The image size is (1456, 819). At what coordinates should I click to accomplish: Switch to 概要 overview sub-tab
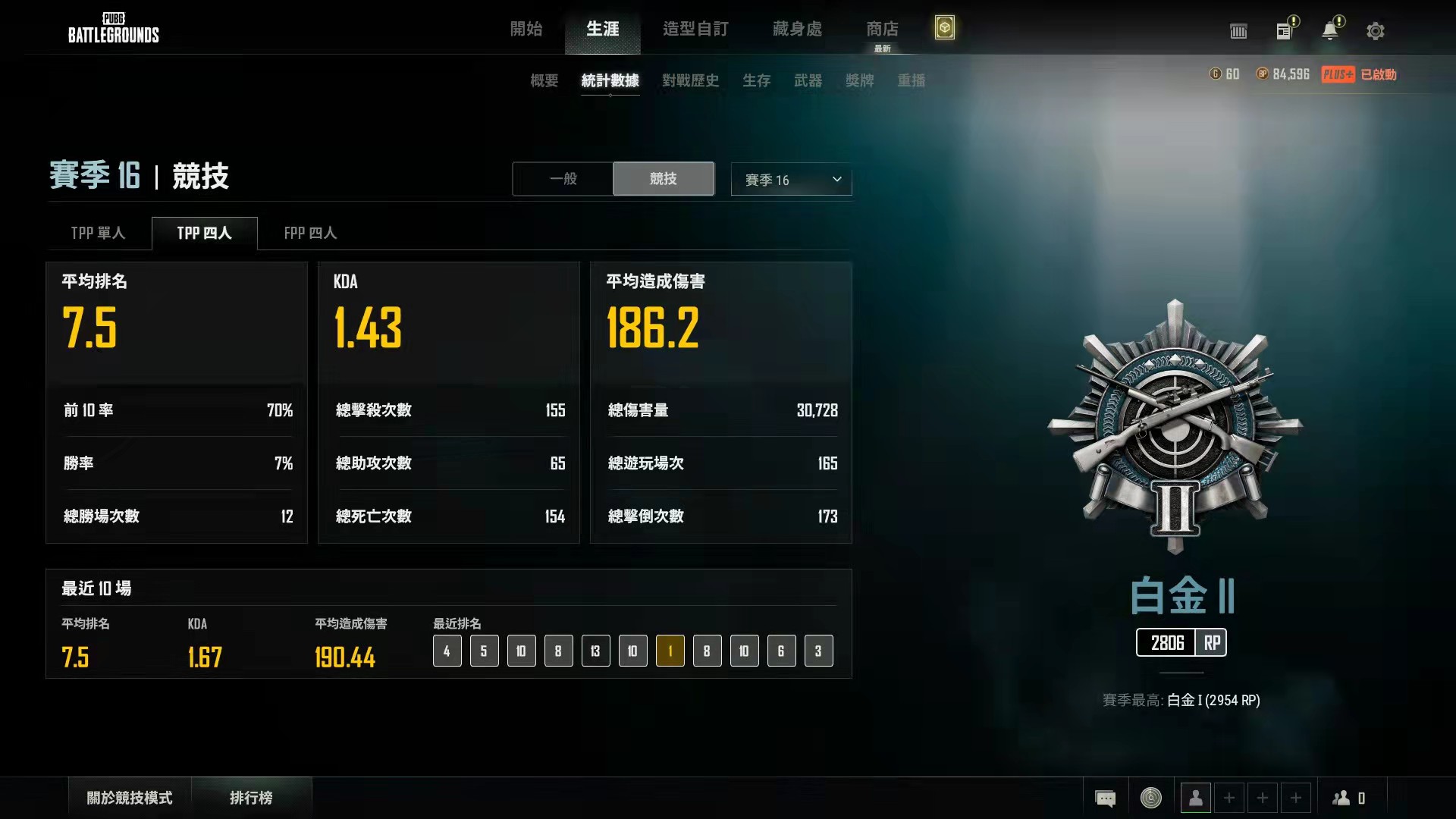(544, 80)
